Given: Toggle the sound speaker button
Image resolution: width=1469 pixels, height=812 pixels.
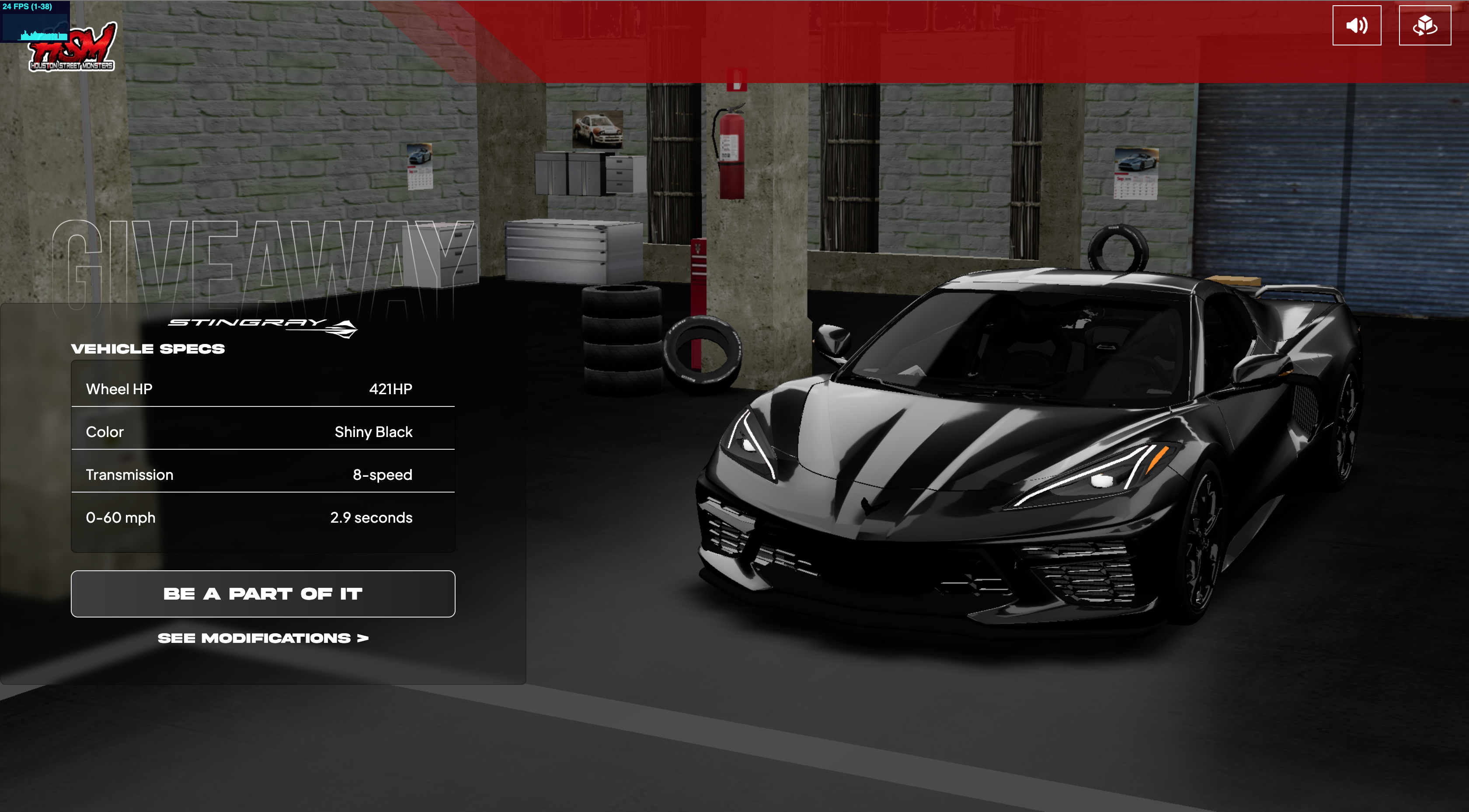Looking at the screenshot, I should [1356, 26].
